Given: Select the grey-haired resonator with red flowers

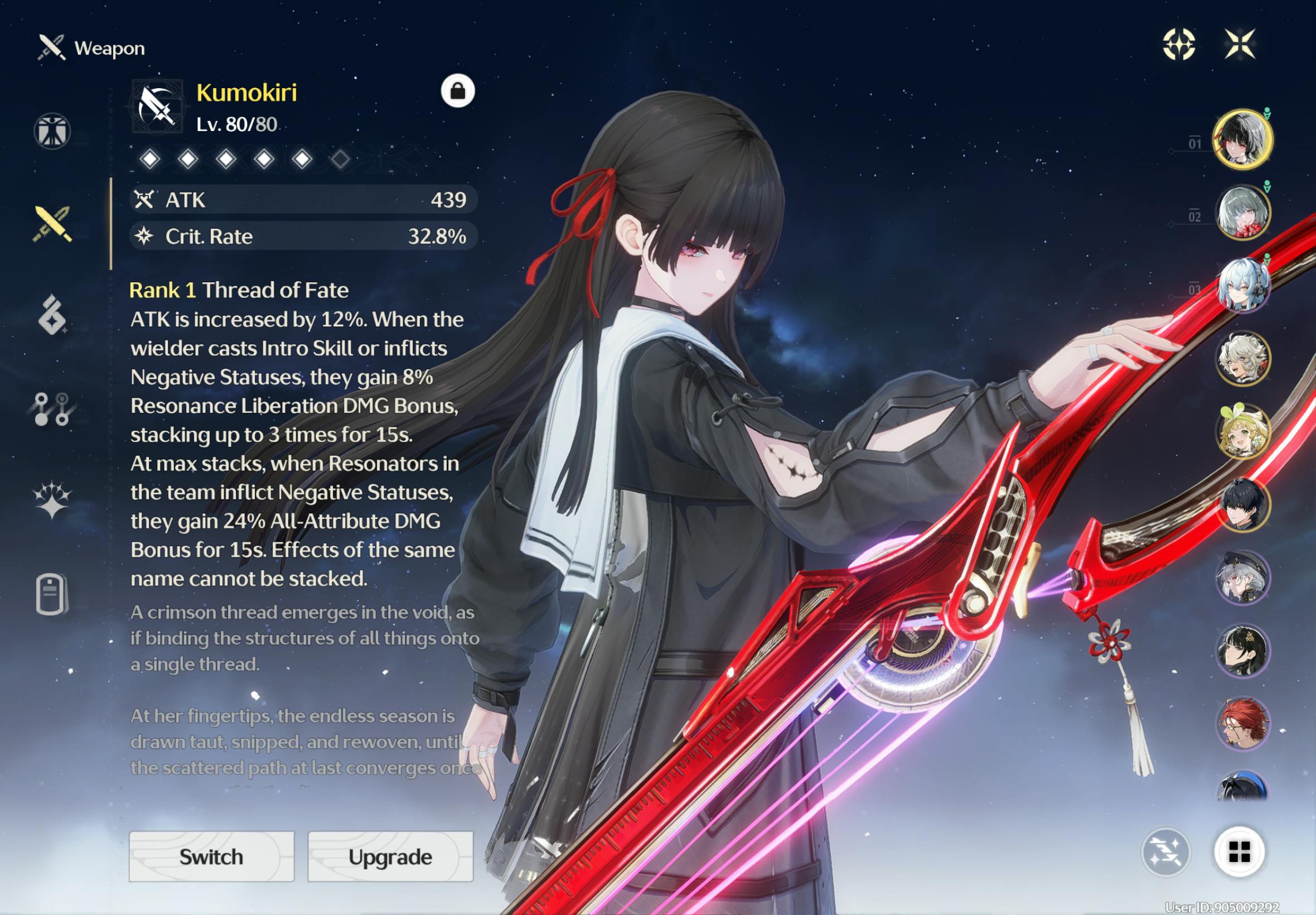Looking at the screenshot, I should 1242,213.
